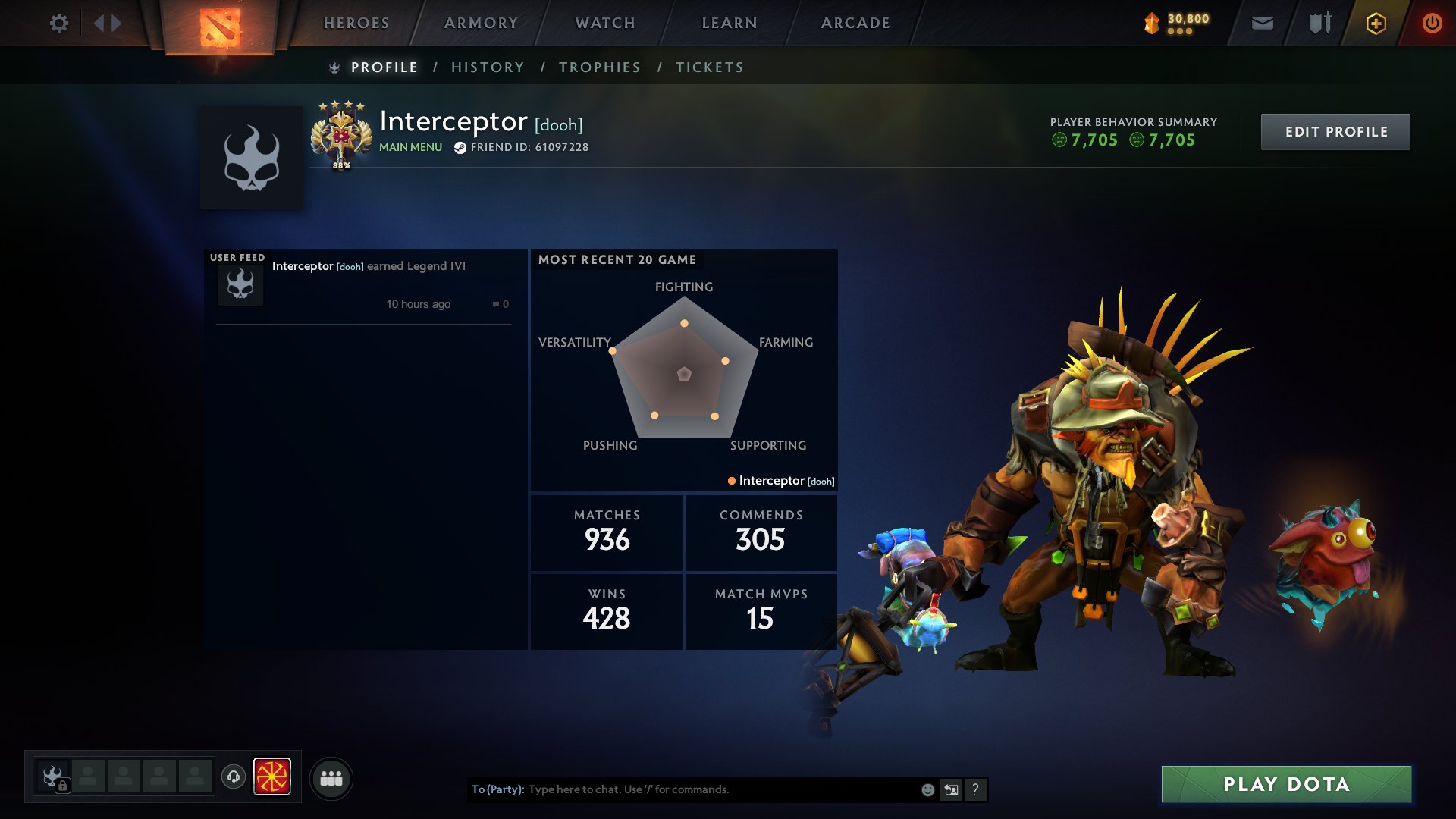Open the emoticon picker in chat
The height and width of the screenshot is (819, 1456).
(x=927, y=789)
